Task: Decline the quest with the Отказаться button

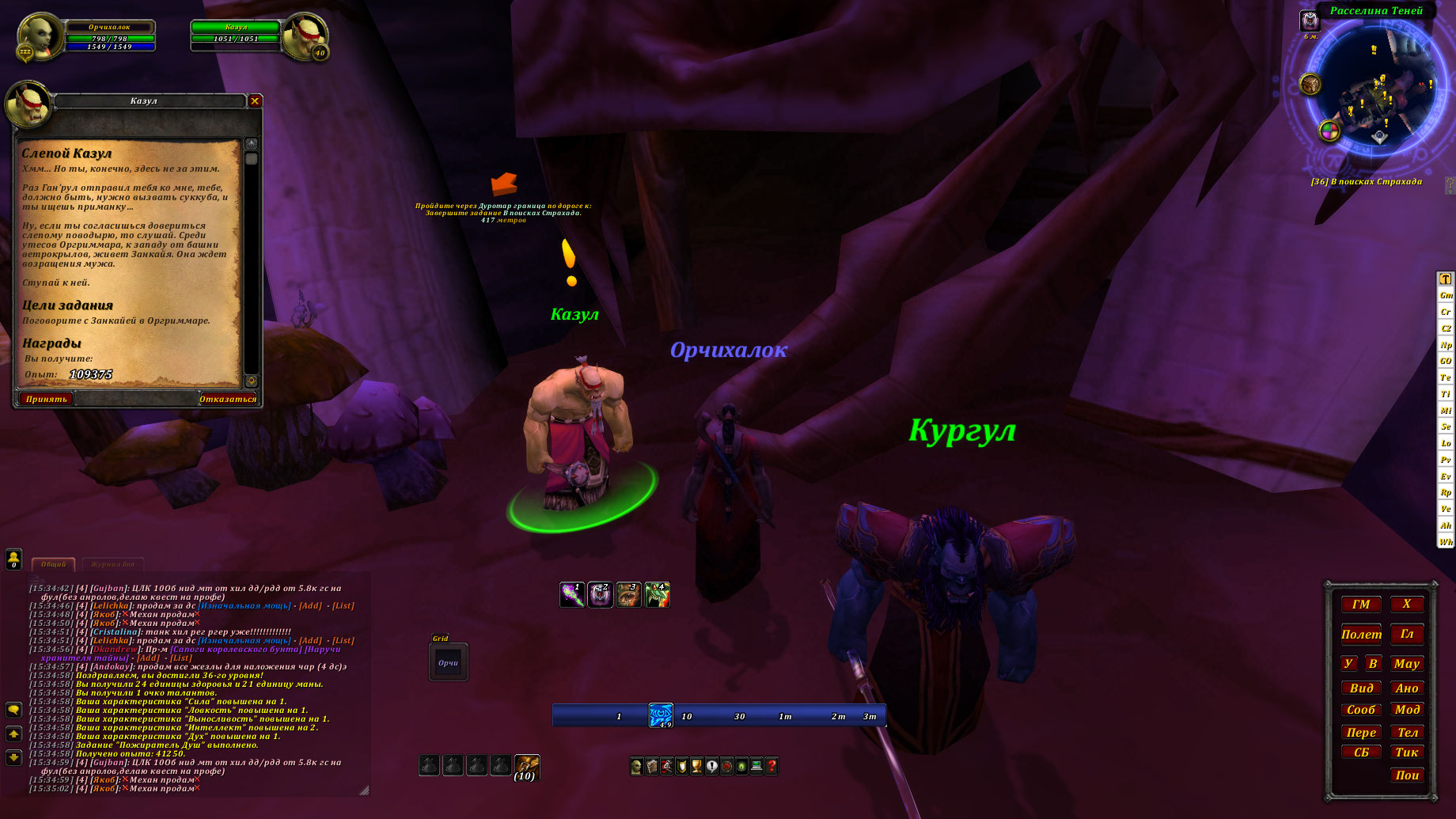Action: (x=228, y=399)
